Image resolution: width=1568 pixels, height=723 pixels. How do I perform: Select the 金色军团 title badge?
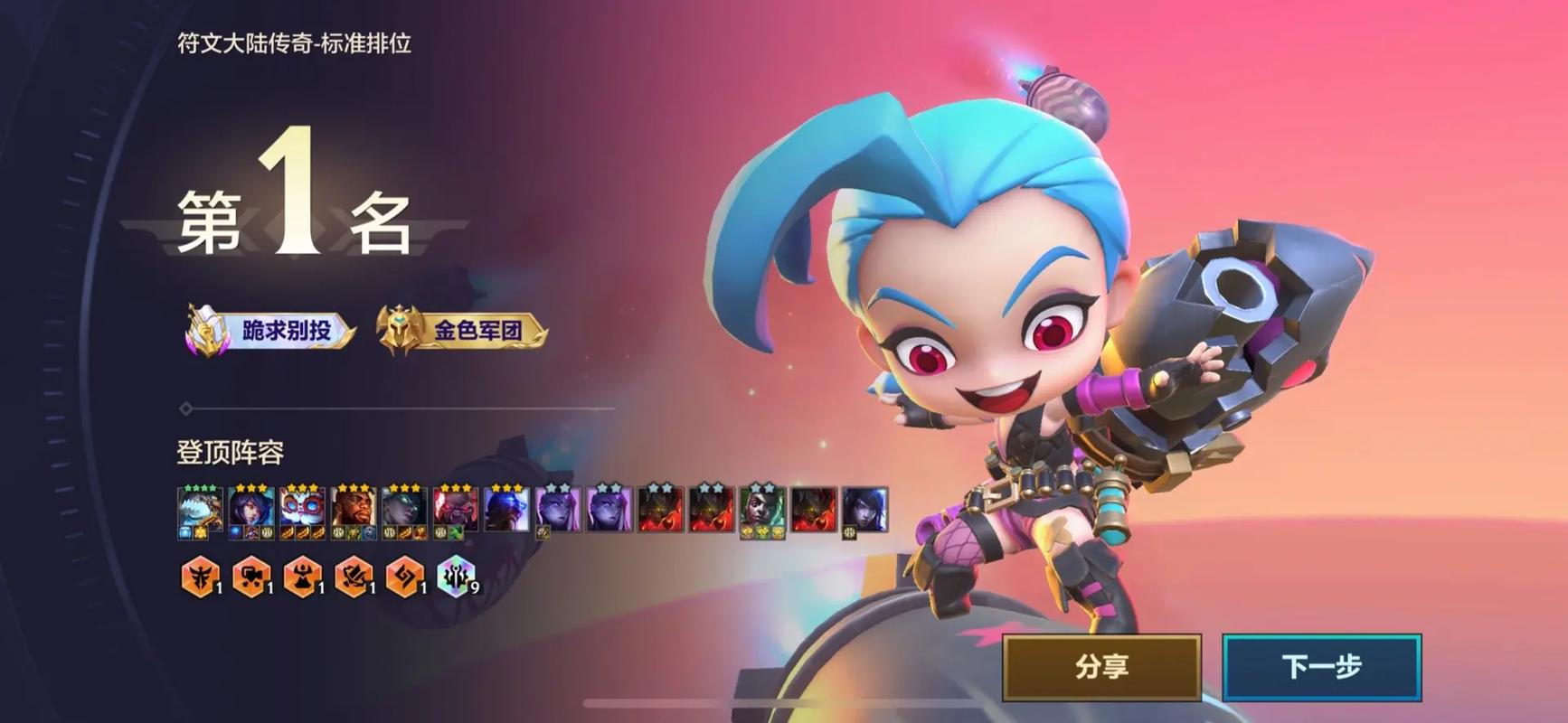tap(463, 331)
